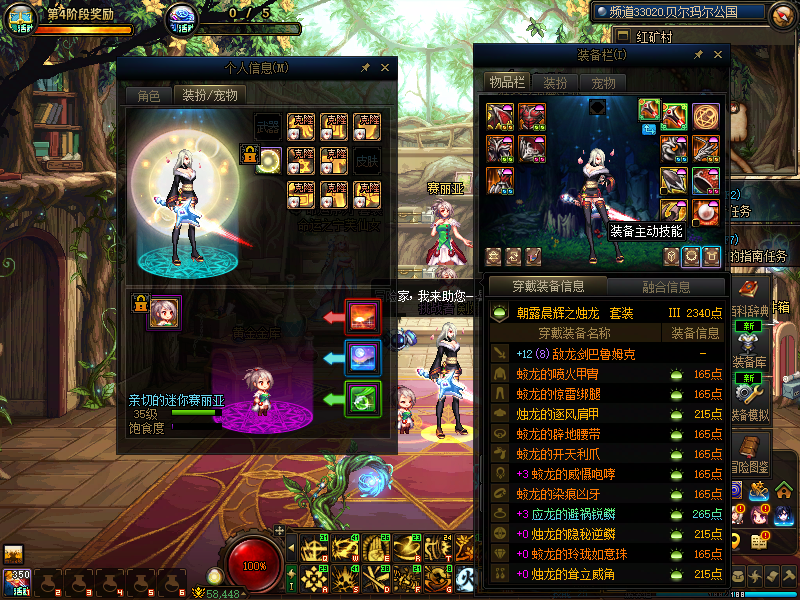
Task: Click the weapon swap arrows button
Action: click(x=648, y=129)
